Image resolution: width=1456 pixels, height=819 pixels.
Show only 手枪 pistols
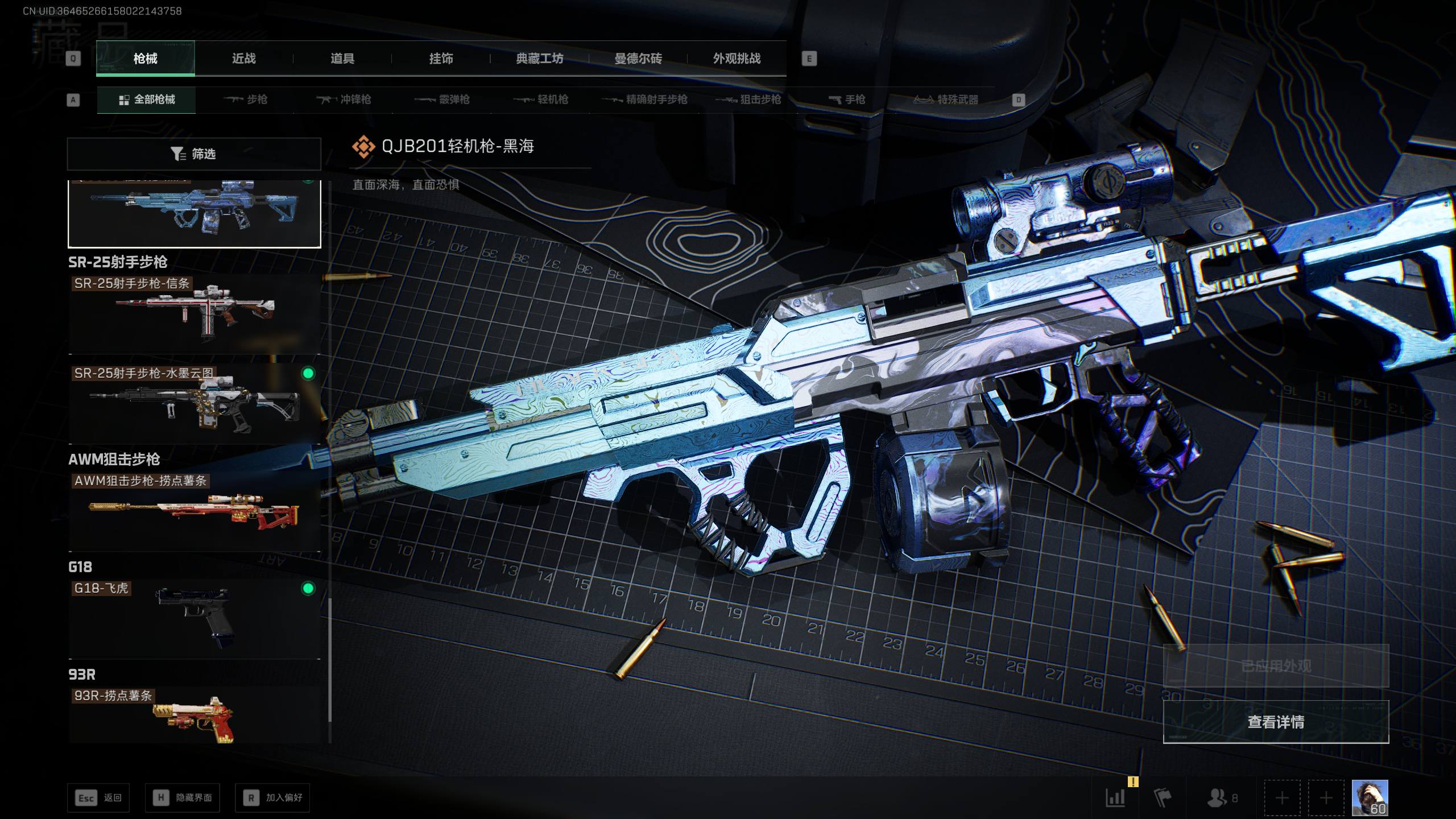pyautogui.click(x=847, y=100)
